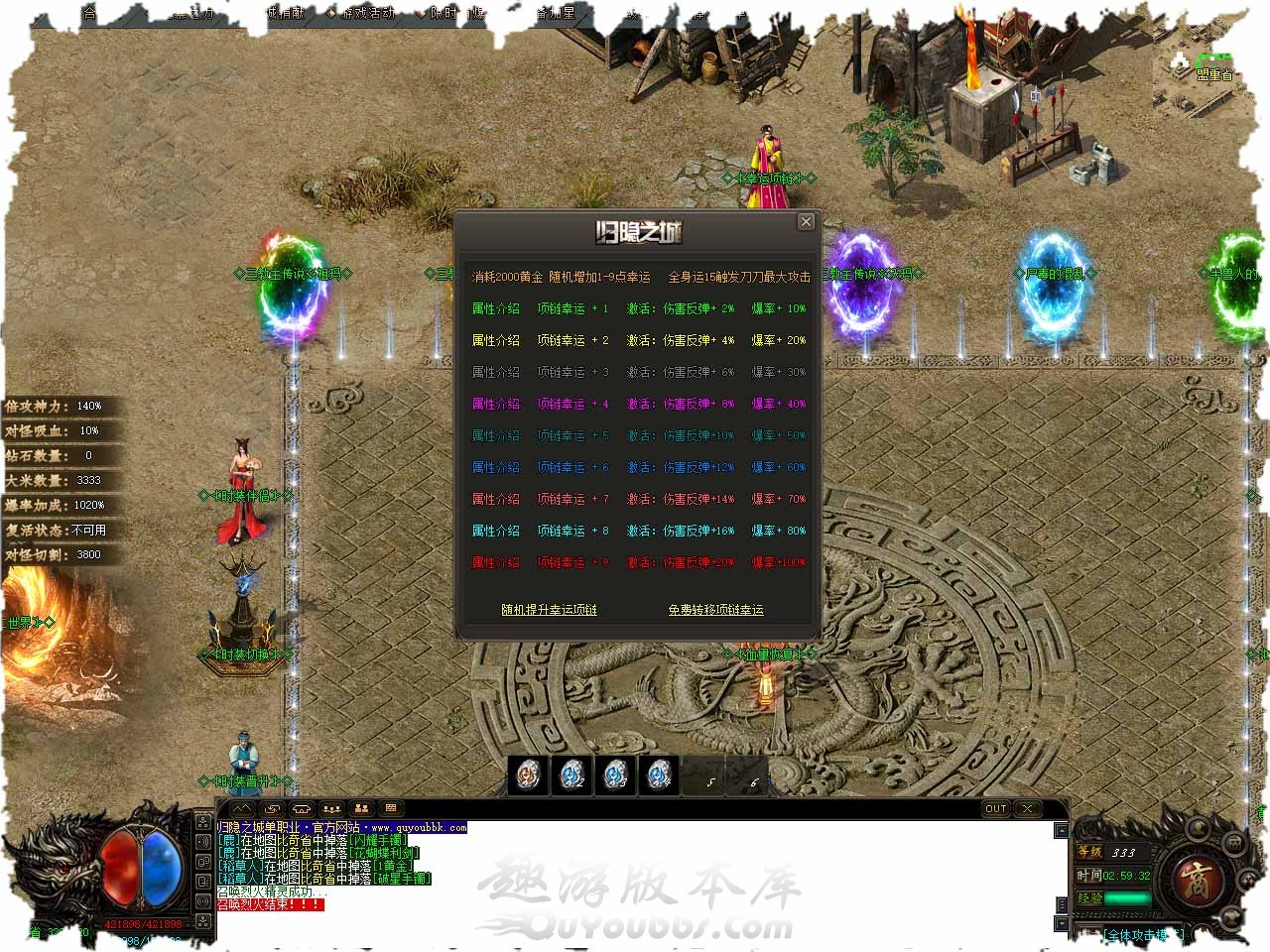The image size is (1270, 952).
Task: Close the chat panel with the X button
Action: 1028,809
